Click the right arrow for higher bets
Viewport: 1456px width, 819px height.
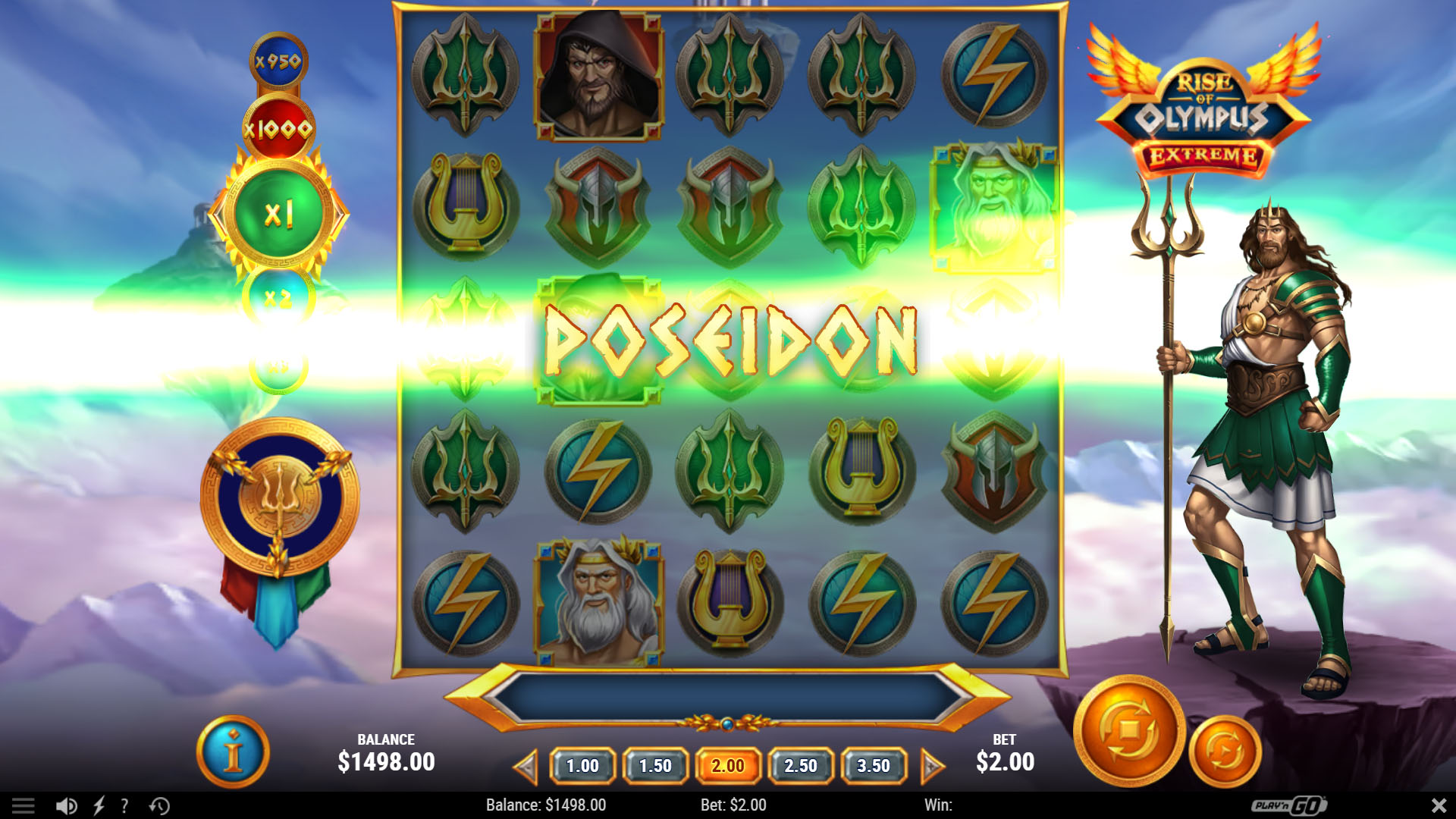pos(932,767)
